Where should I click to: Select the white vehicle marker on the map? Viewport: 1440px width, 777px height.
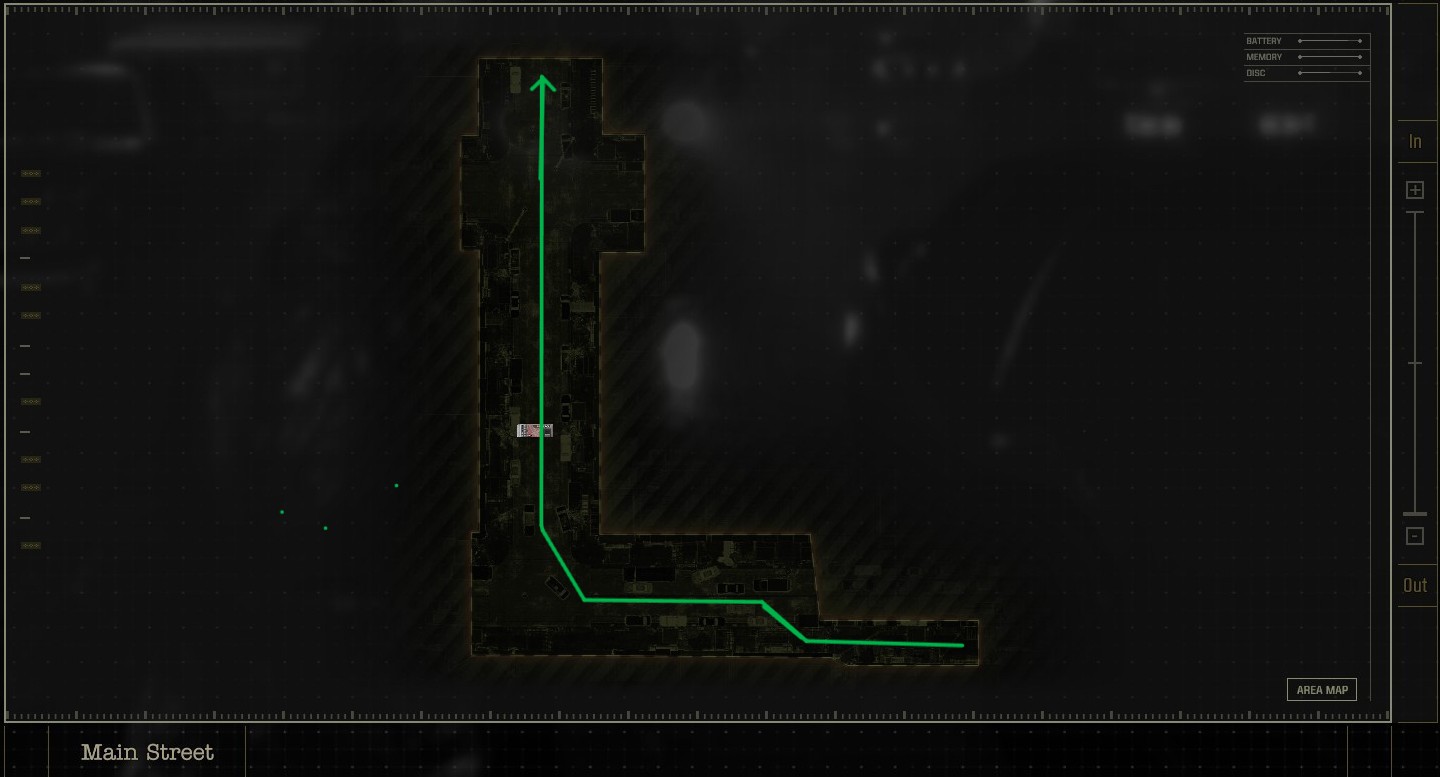tap(535, 430)
